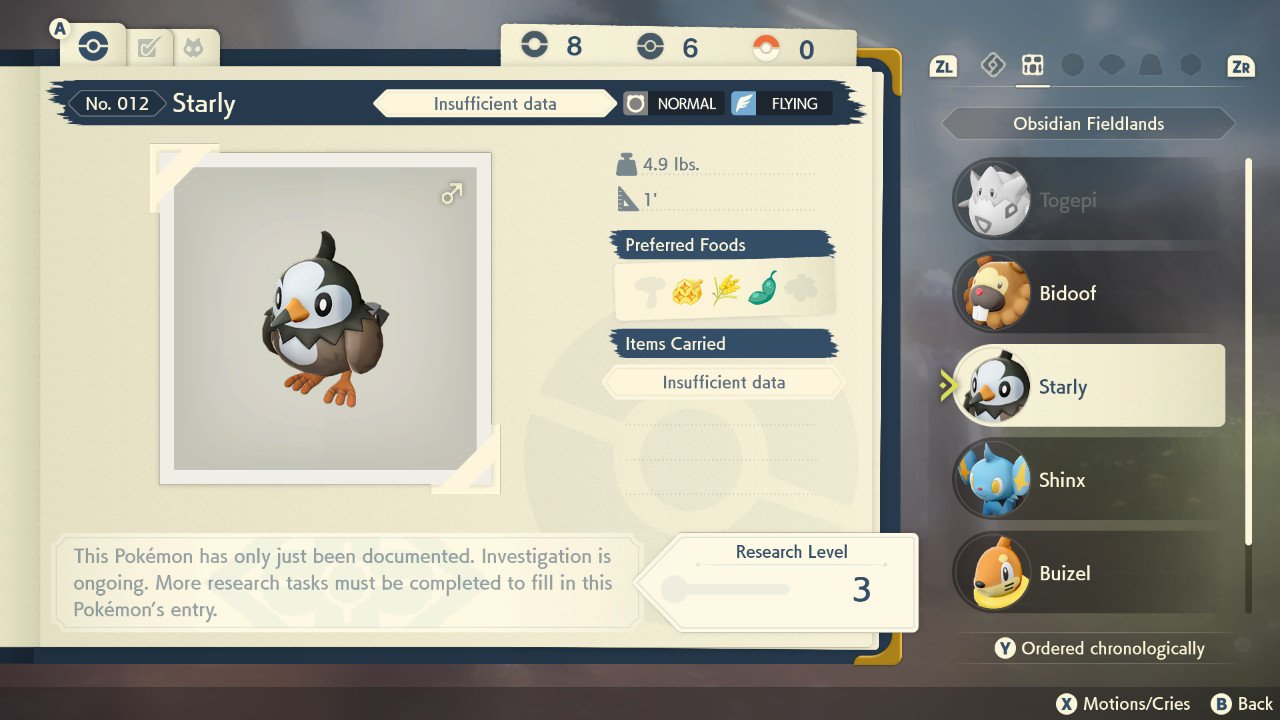1280x720 pixels.
Task: Click the Starly photo thumbnail
Action: pyautogui.click(x=325, y=318)
